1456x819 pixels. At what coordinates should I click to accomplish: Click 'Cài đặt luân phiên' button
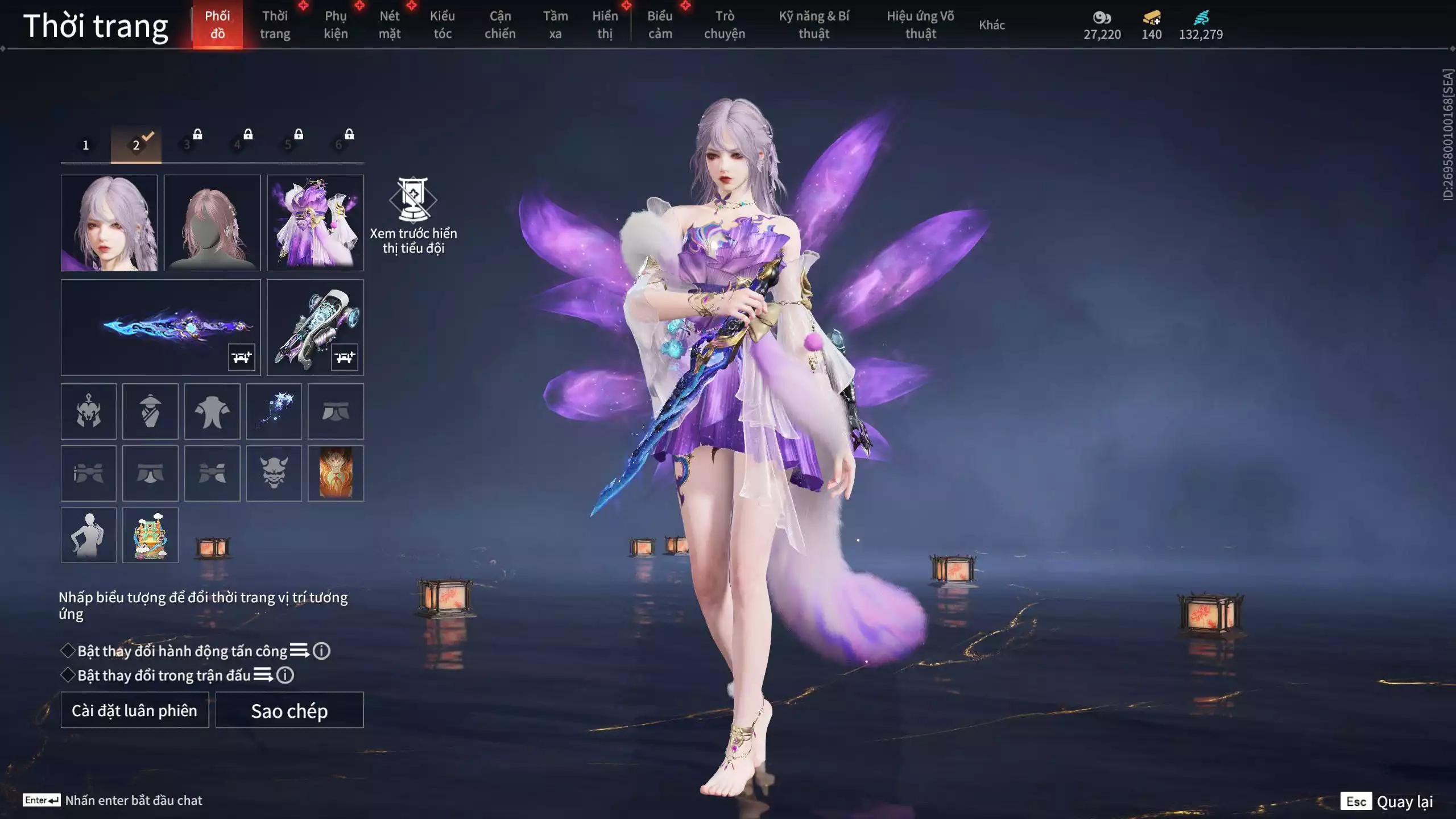coord(134,710)
